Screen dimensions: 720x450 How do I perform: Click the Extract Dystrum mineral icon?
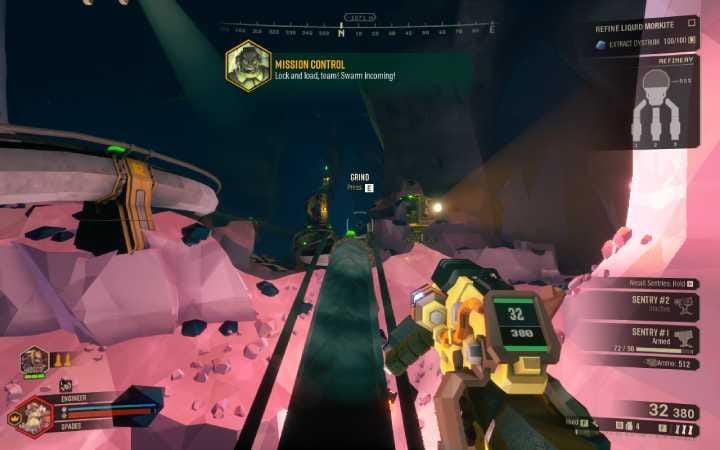[601, 44]
